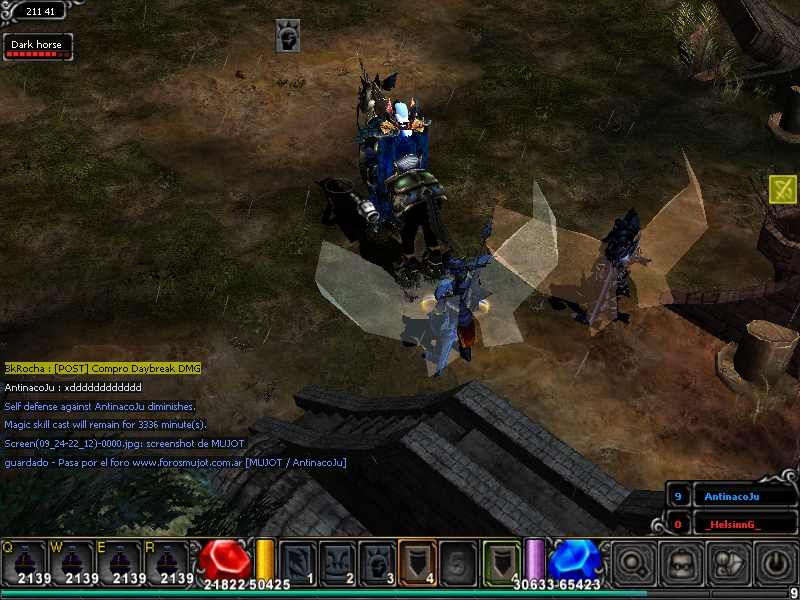
Task: Open the character and friends button
Action: pyautogui.click(x=728, y=563)
